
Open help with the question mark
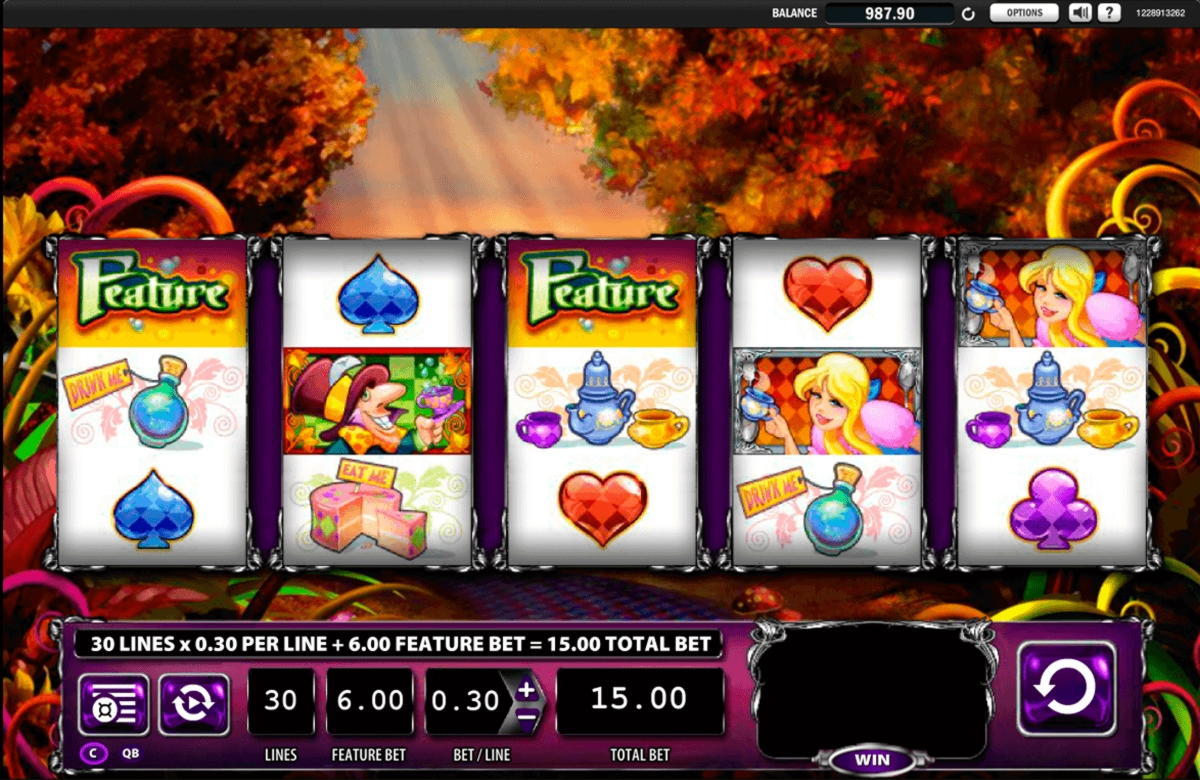coord(1108,13)
